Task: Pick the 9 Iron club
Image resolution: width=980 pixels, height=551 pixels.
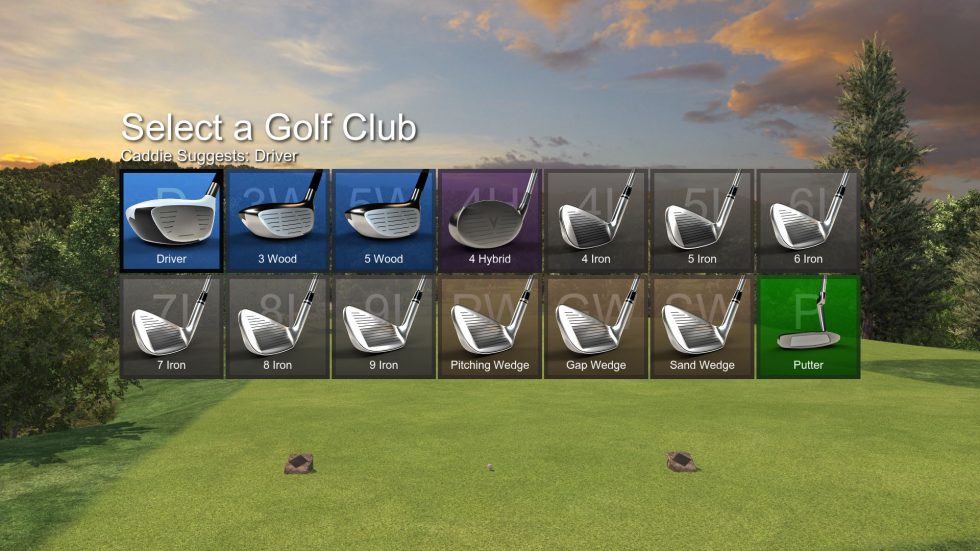Action: [383, 327]
